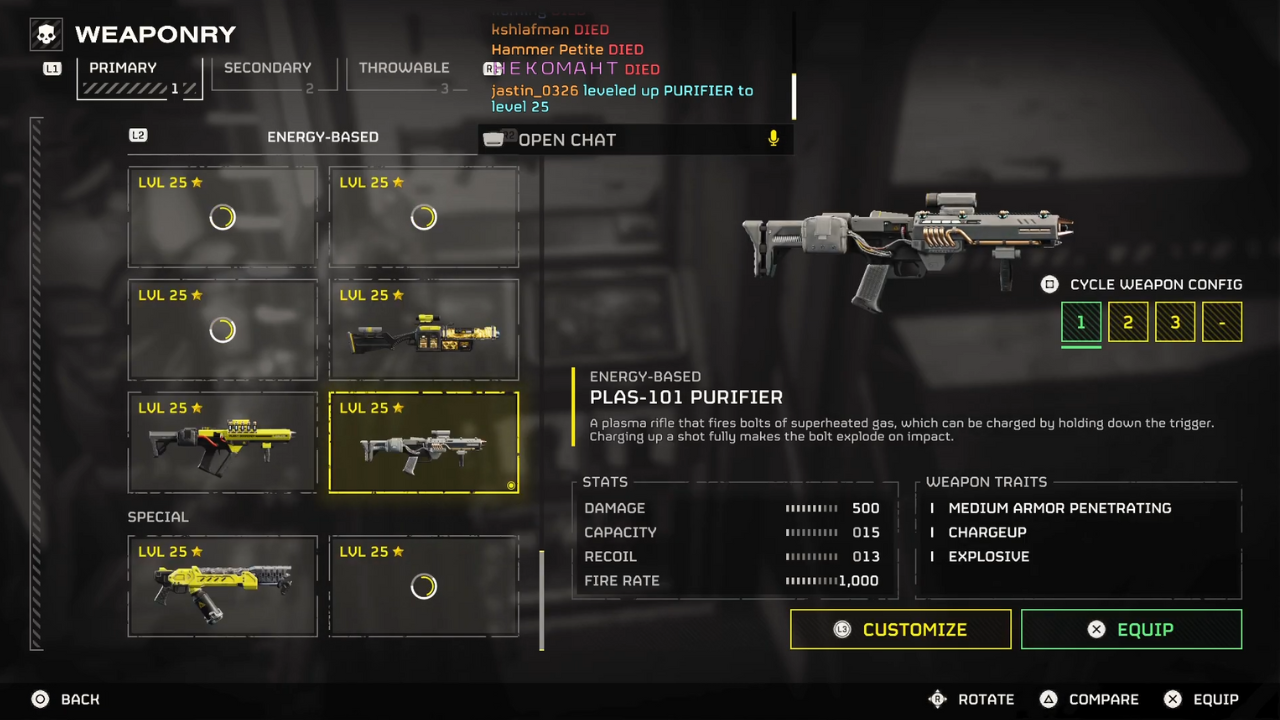Switch to the Primary weapons tab
Screen dimensions: 1280x720
tap(140, 77)
